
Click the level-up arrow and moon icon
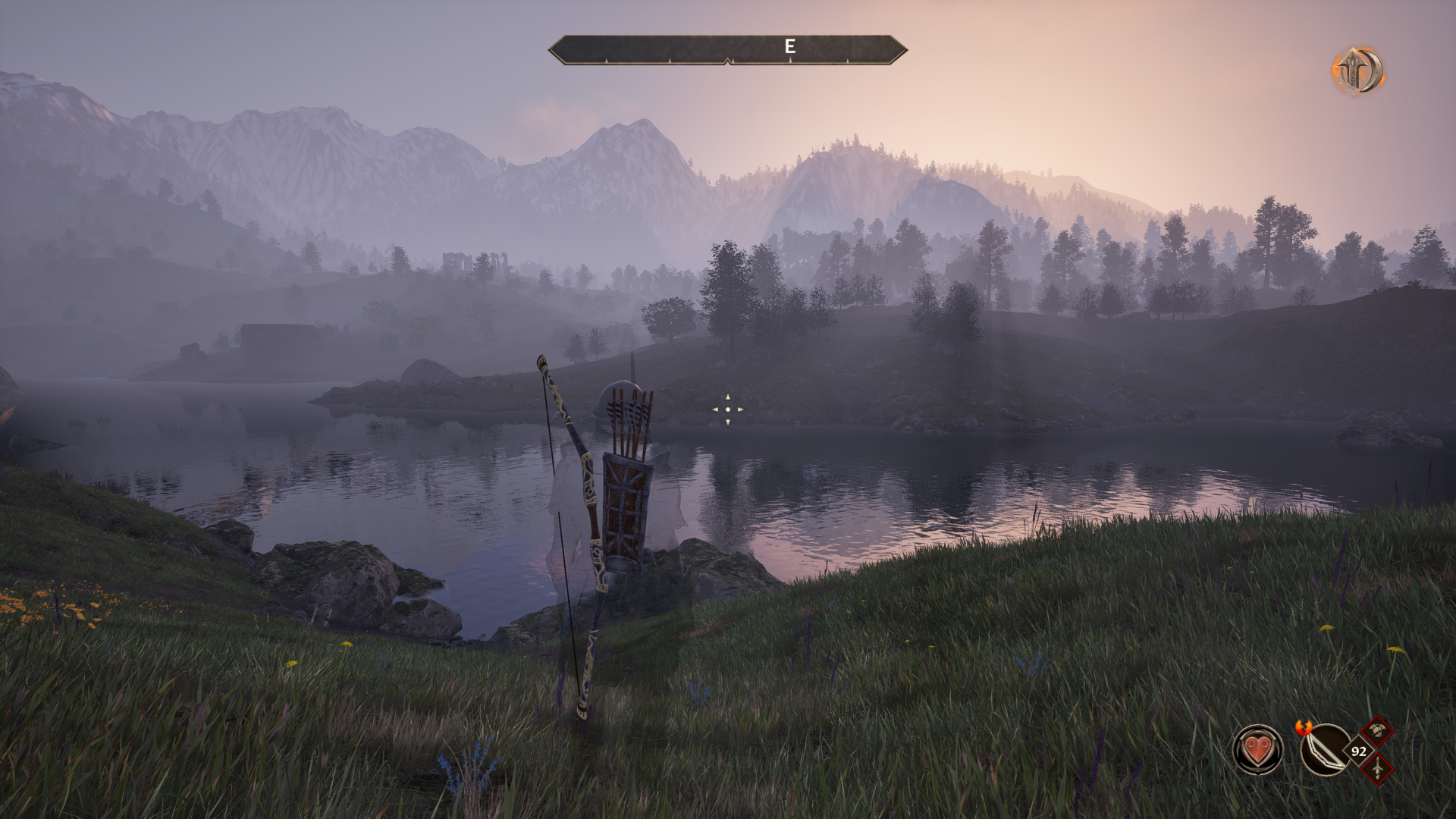(x=1358, y=71)
